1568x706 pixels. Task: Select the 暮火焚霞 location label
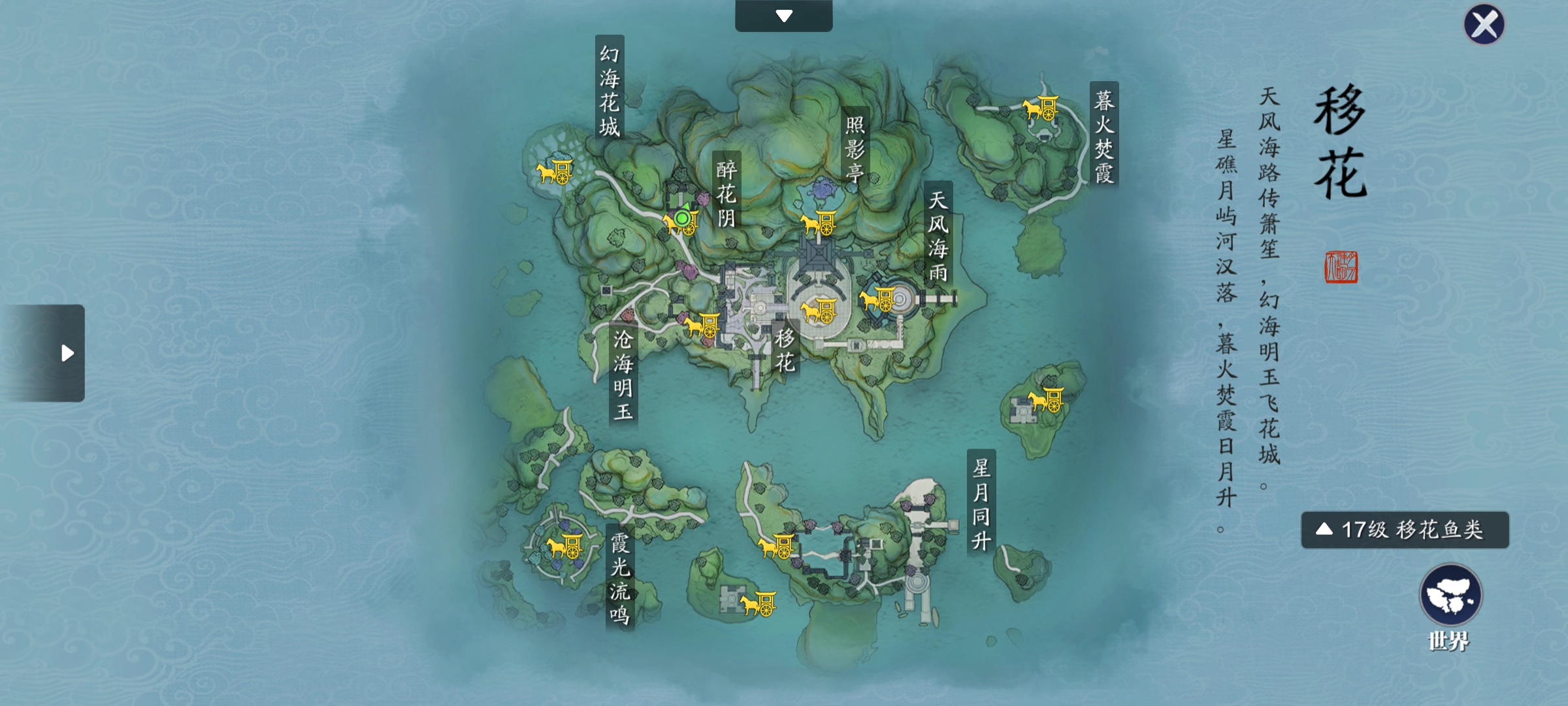click(1103, 136)
